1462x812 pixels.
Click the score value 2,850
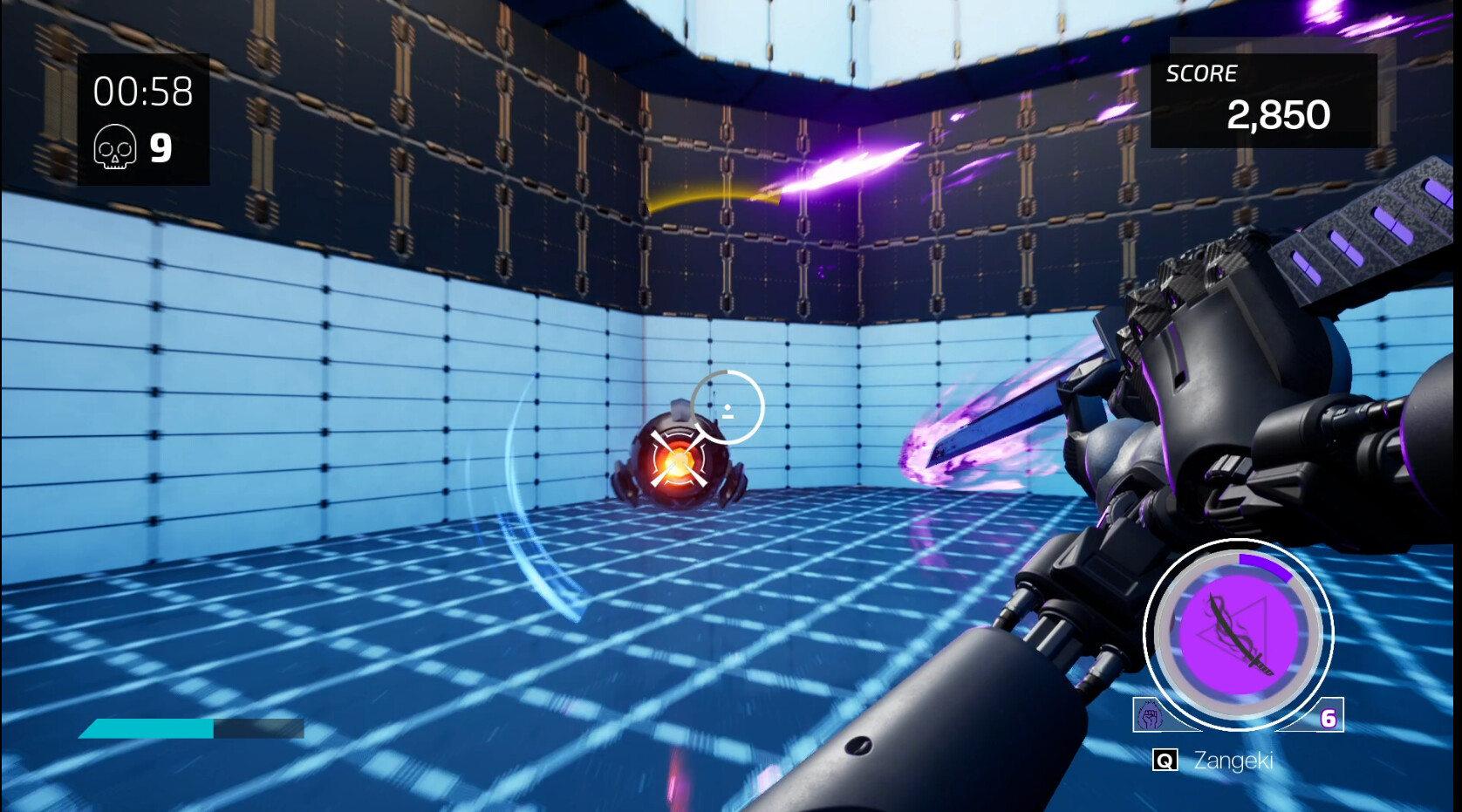tap(1279, 114)
